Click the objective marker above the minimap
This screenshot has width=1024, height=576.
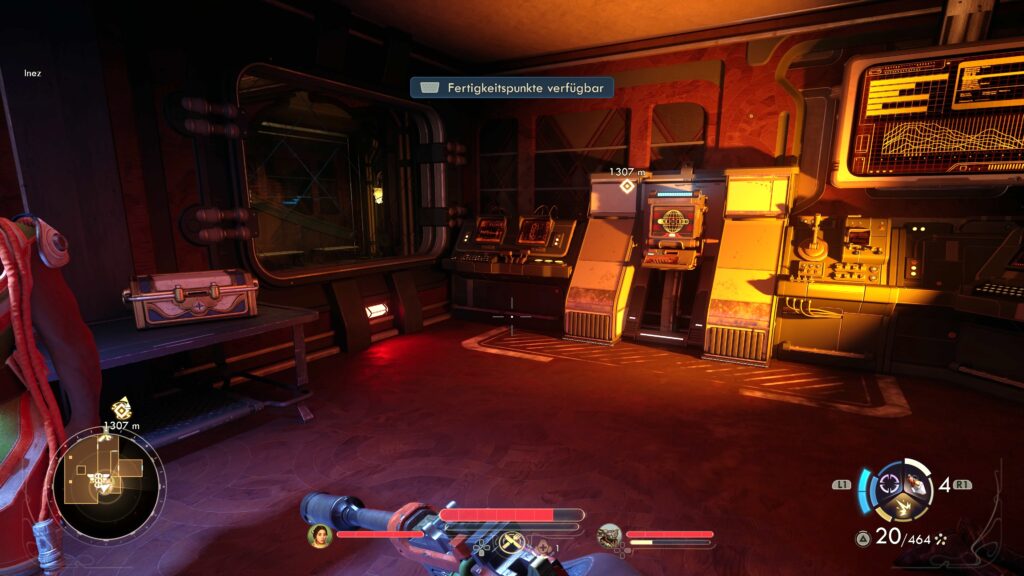[x=121, y=407]
